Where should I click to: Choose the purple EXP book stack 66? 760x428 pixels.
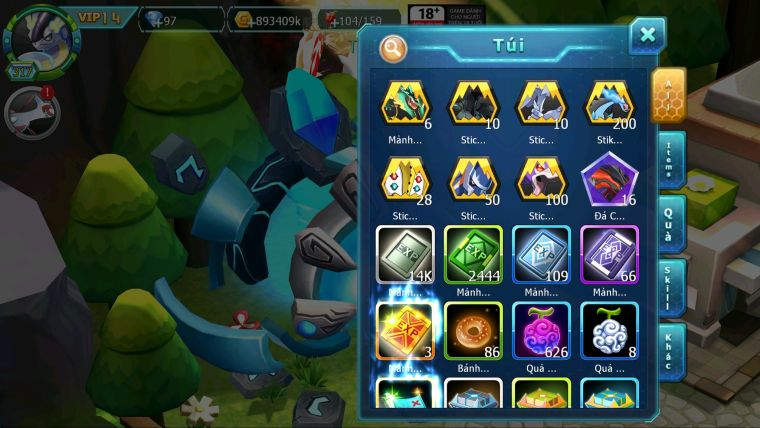click(609, 255)
